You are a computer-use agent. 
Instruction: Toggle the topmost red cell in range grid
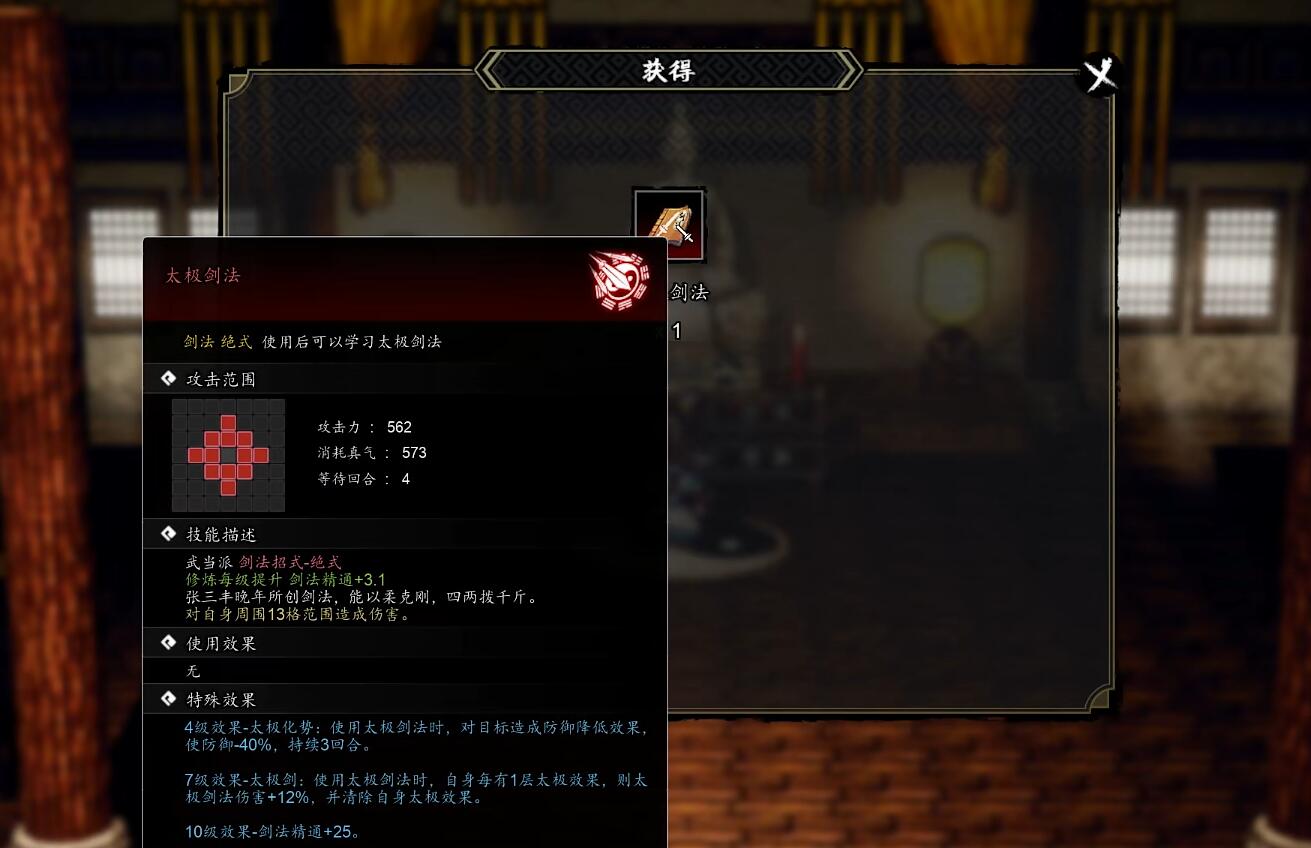tap(229, 424)
